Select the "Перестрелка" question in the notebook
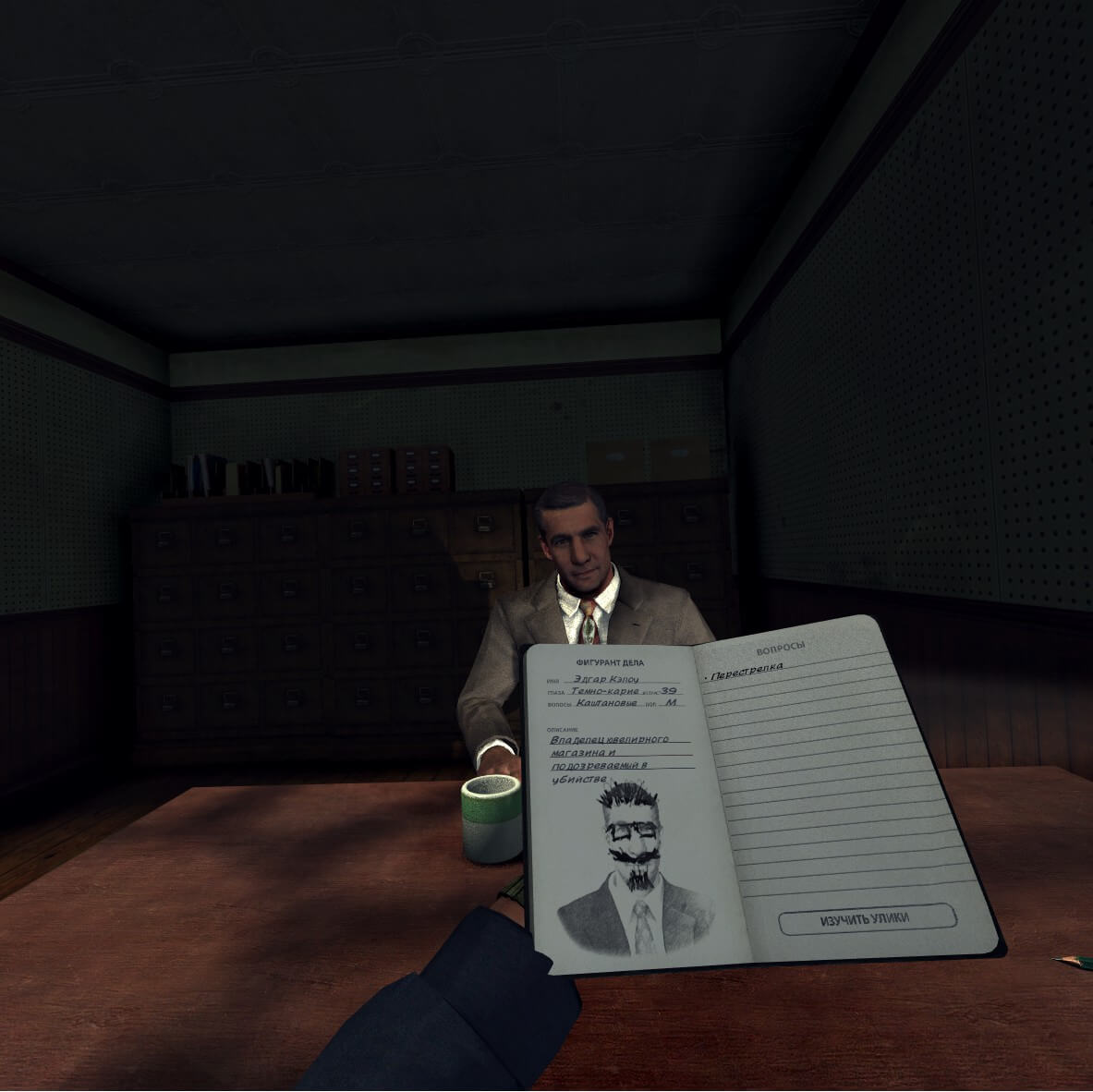The height and width of the screenshot is (1092, 1093). point(746,670)
